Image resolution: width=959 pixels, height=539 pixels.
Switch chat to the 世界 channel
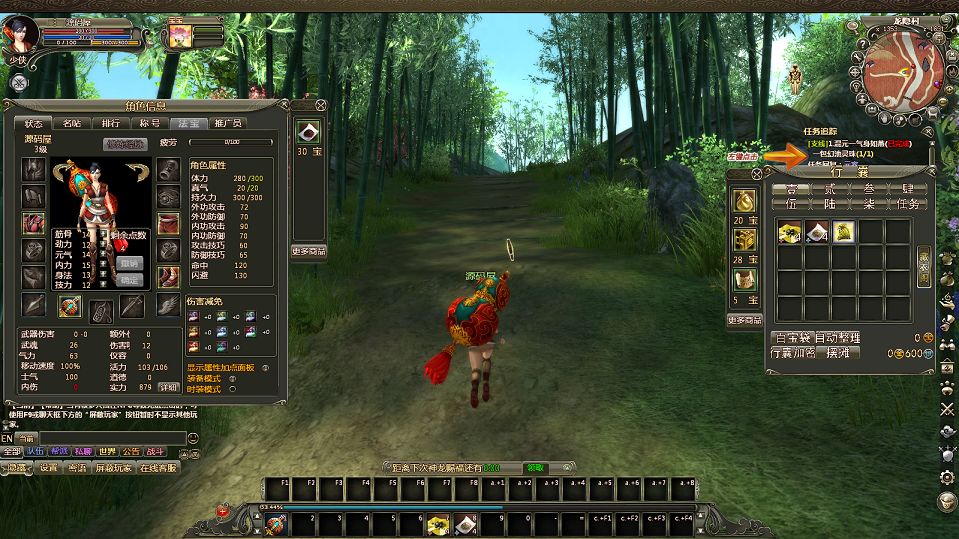tap(107, 452)
